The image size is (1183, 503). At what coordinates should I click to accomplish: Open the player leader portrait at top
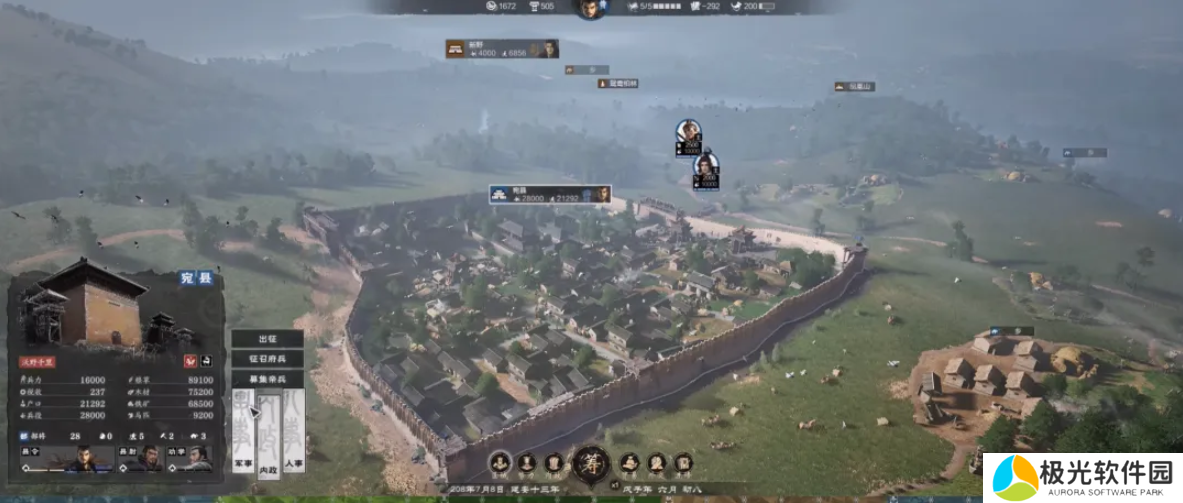coord(589,8)
